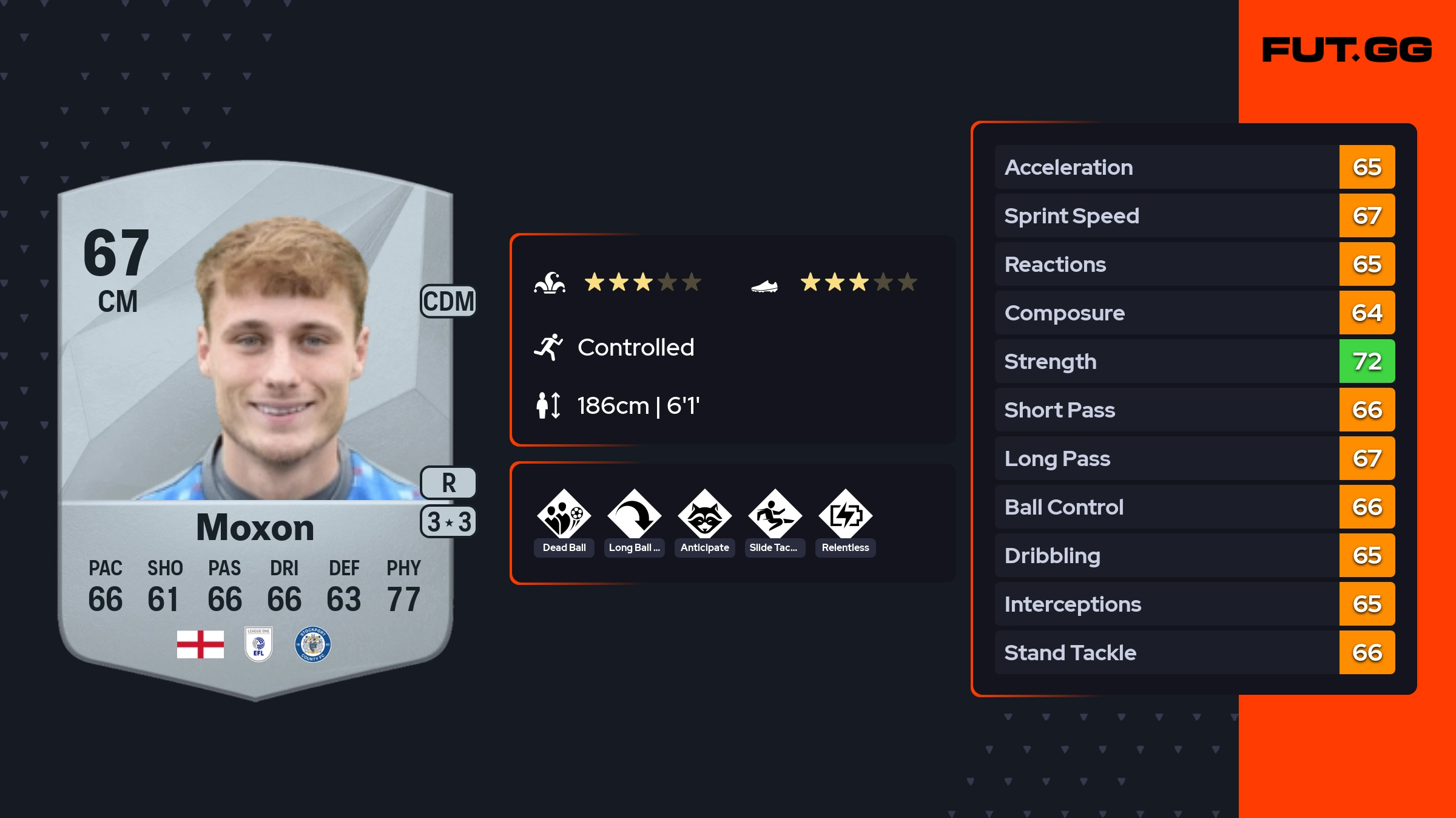Screen dimensions: 1456x818
Task: Select the Moxon player portrait on the card
Action: click(x=282, y=358)
